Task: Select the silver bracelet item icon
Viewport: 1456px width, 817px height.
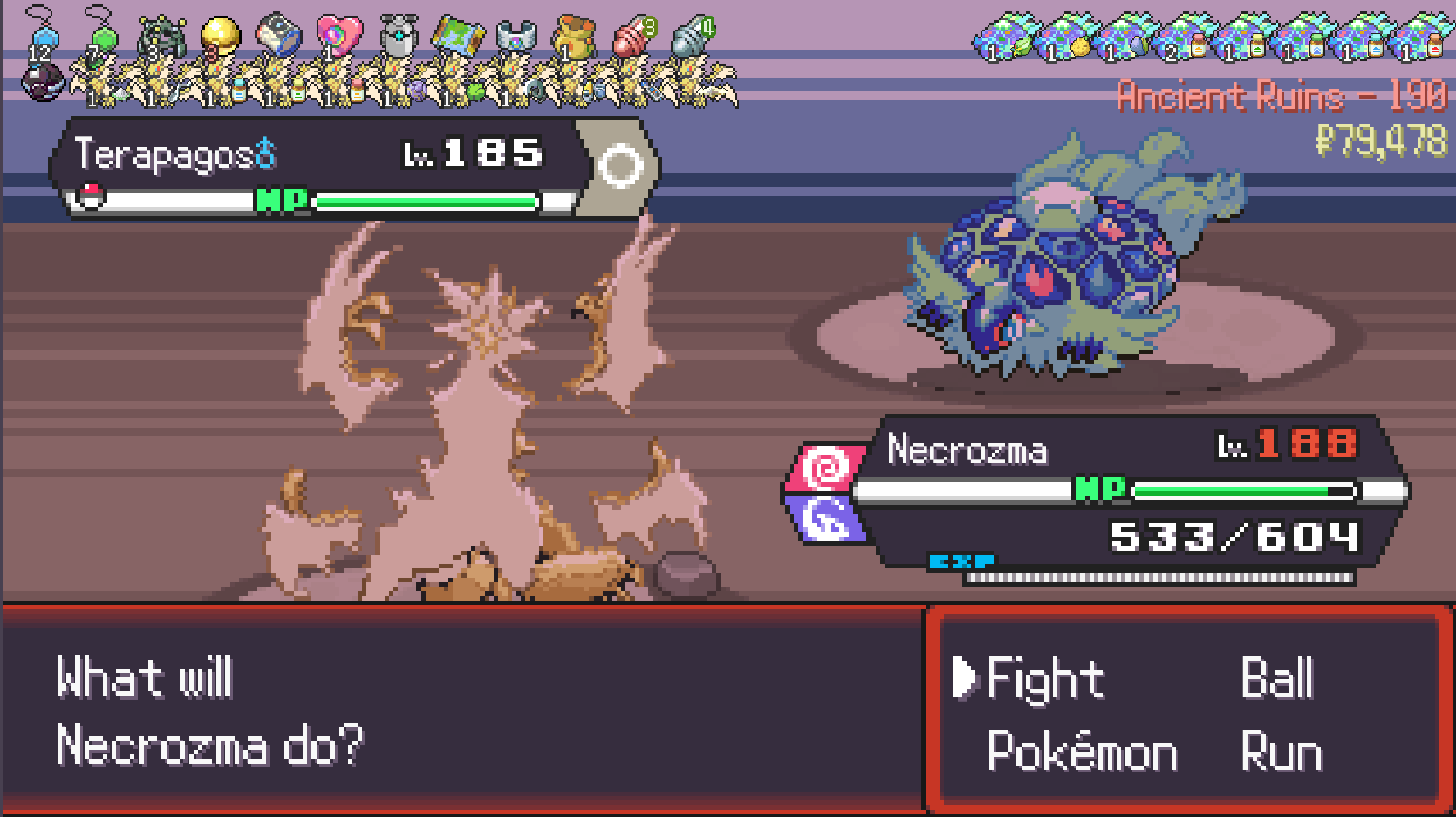Action: 516,37
